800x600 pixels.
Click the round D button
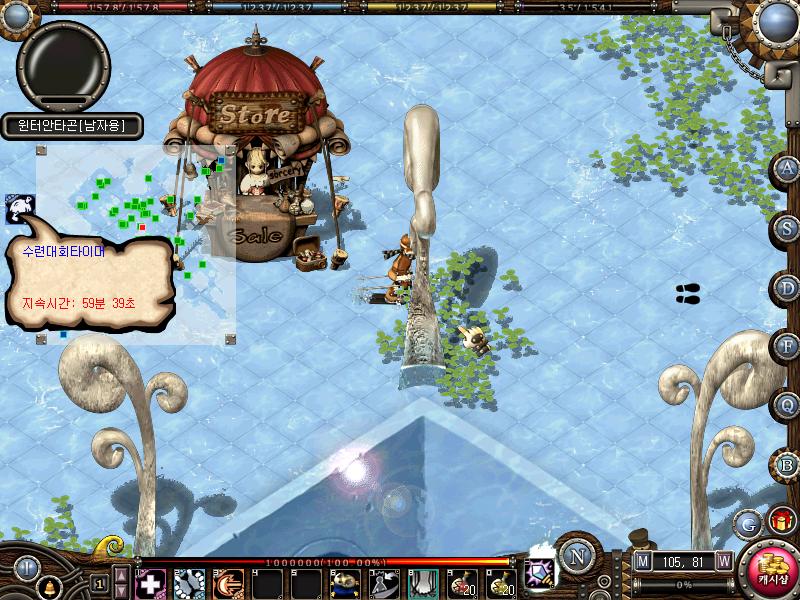point(788,288)
